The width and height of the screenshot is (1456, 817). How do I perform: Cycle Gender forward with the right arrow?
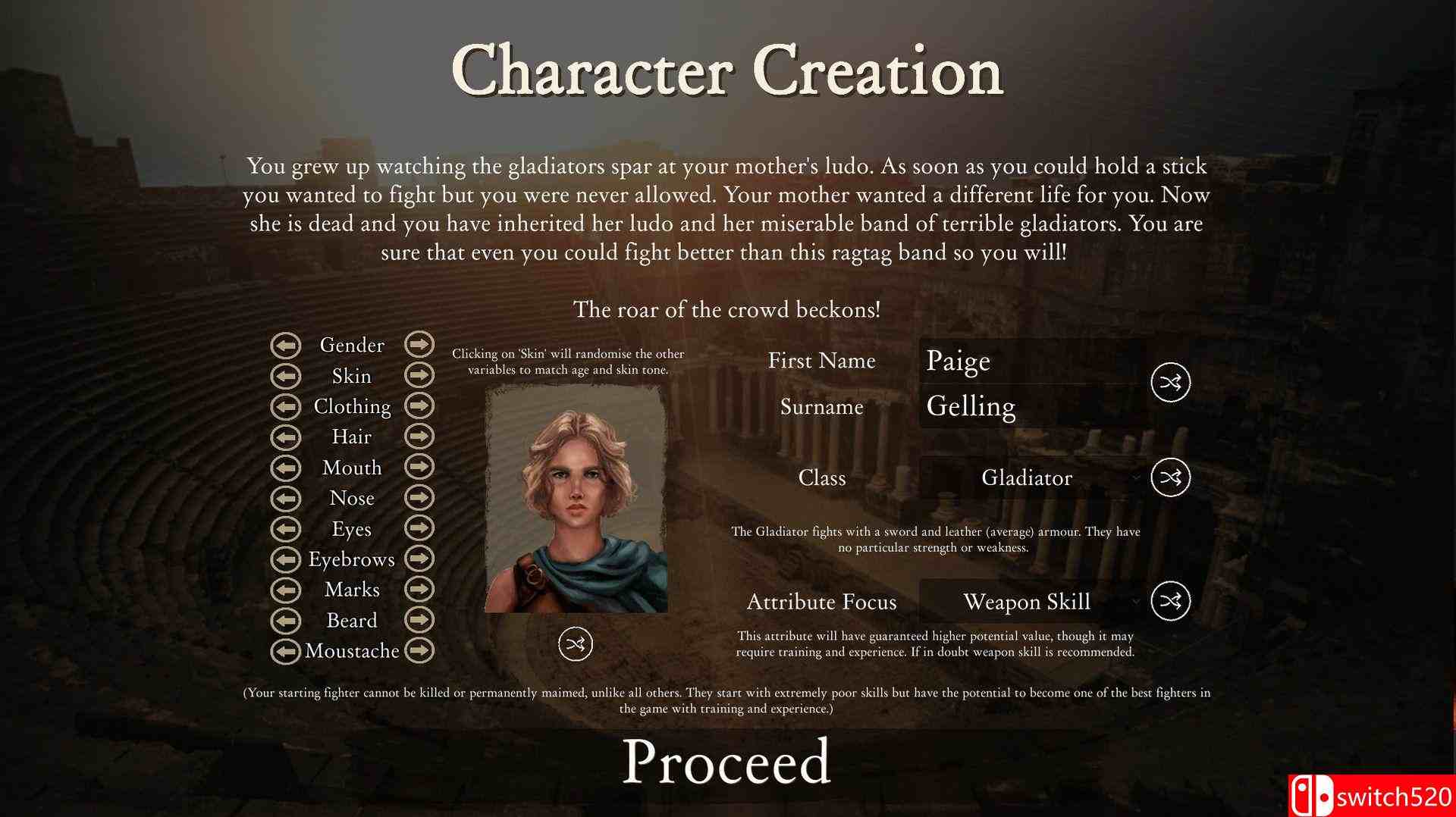click(419, 345)
